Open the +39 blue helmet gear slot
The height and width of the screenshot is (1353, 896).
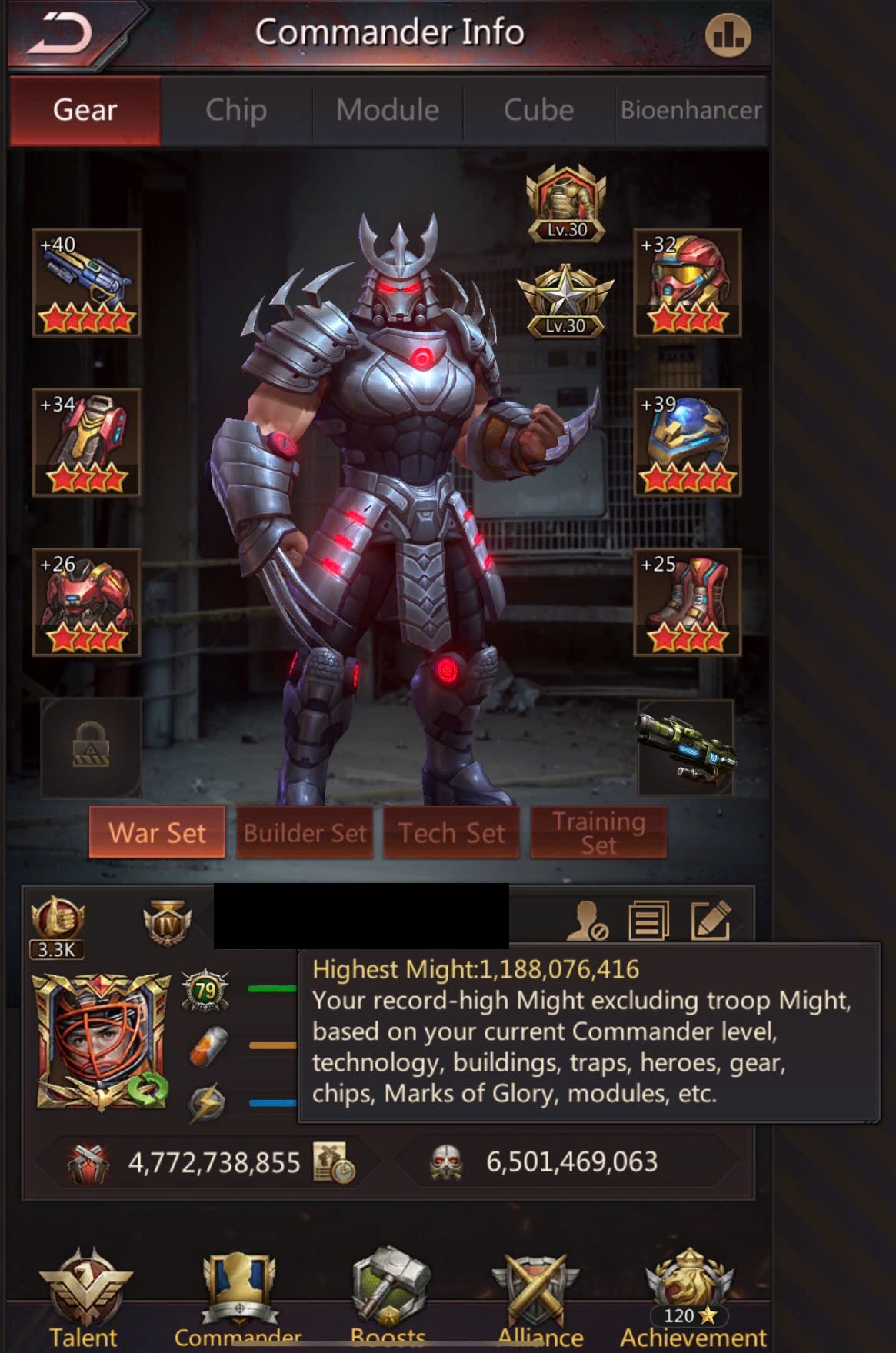click(687, 442)
